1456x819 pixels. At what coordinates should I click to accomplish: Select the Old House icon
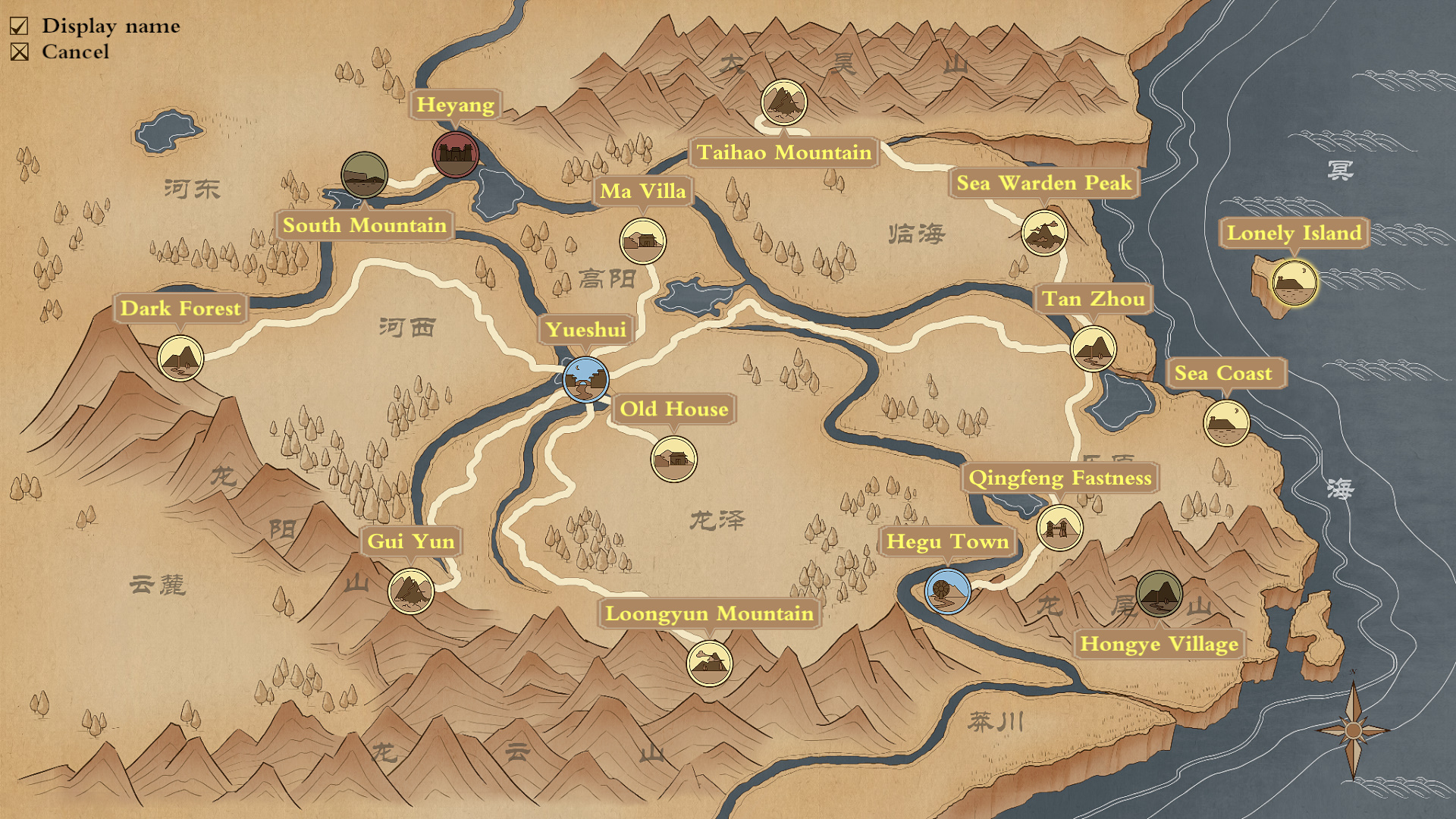point(673,460)
